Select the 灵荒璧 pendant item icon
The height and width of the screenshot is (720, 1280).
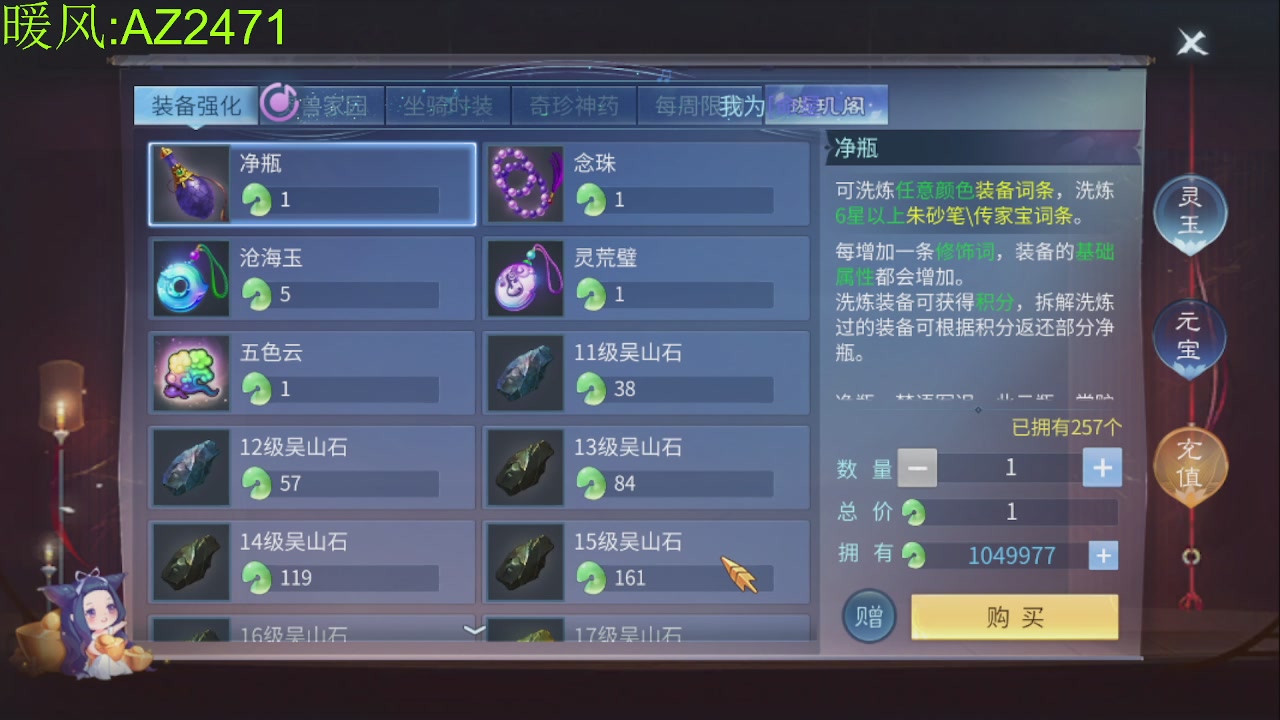(x=525, y=278)
